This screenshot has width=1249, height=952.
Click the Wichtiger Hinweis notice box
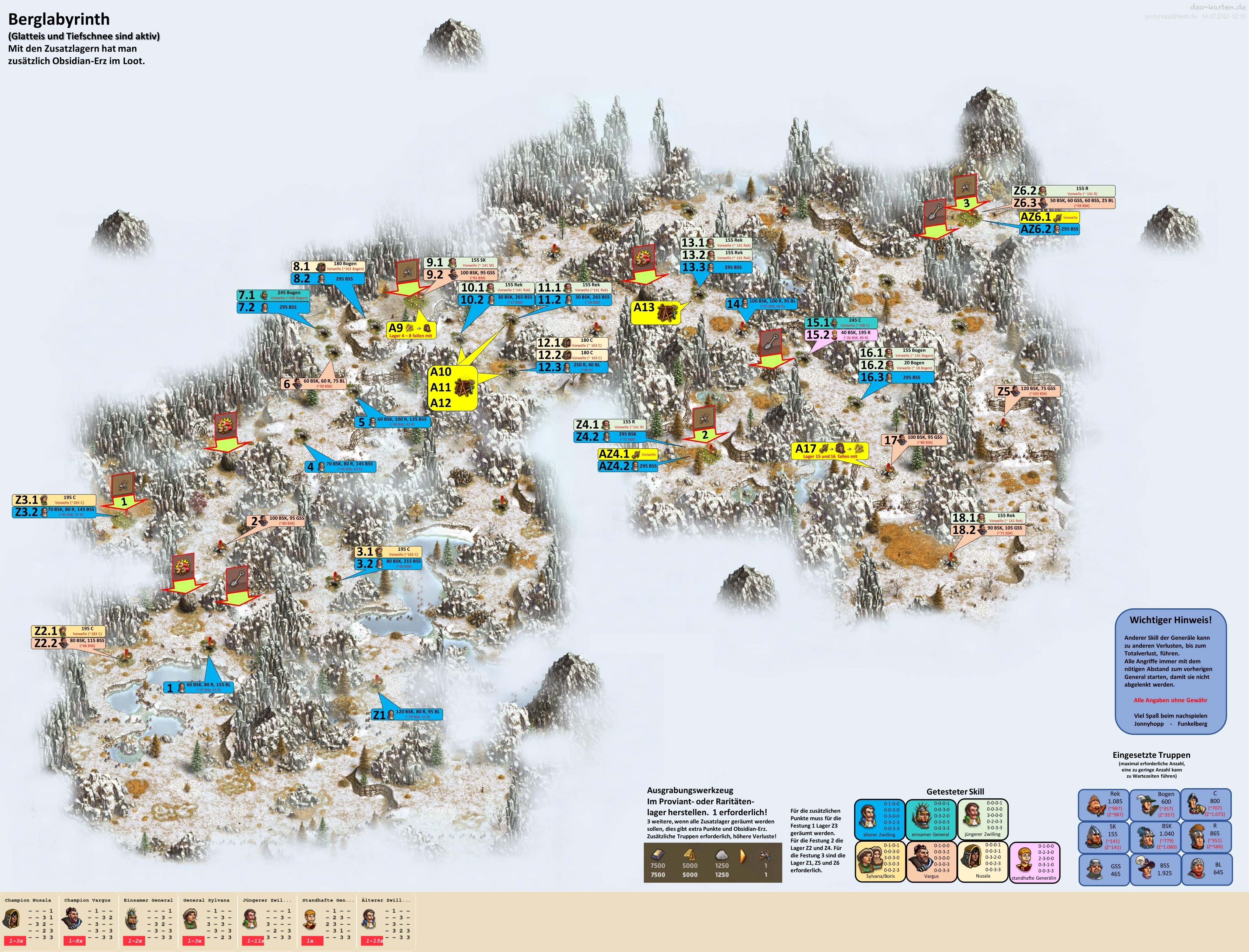click(x=1170, y=671)
